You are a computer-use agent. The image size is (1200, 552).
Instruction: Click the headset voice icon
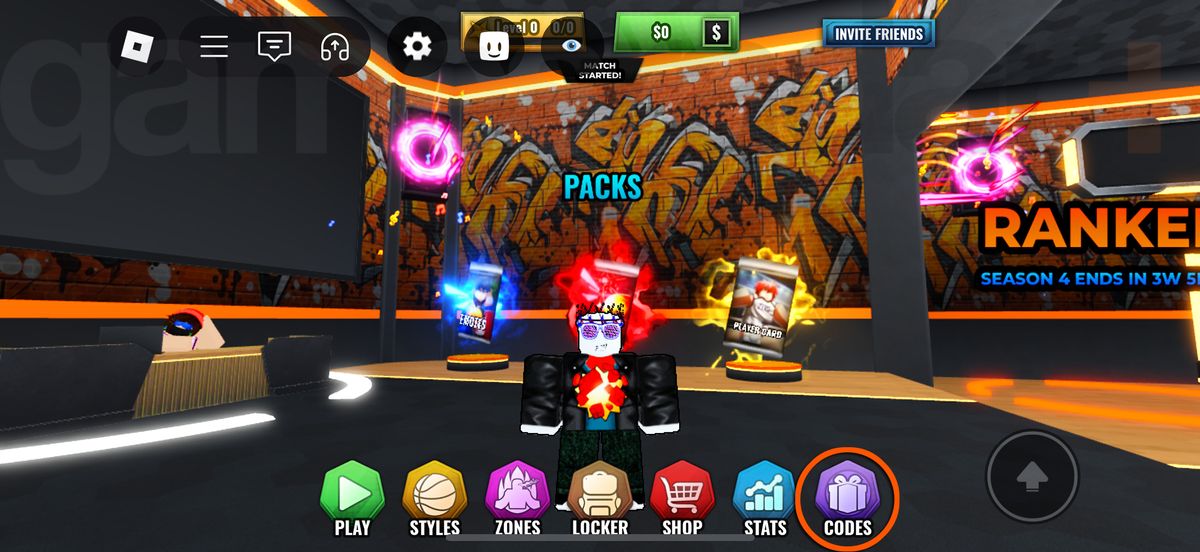pos(334,46)
